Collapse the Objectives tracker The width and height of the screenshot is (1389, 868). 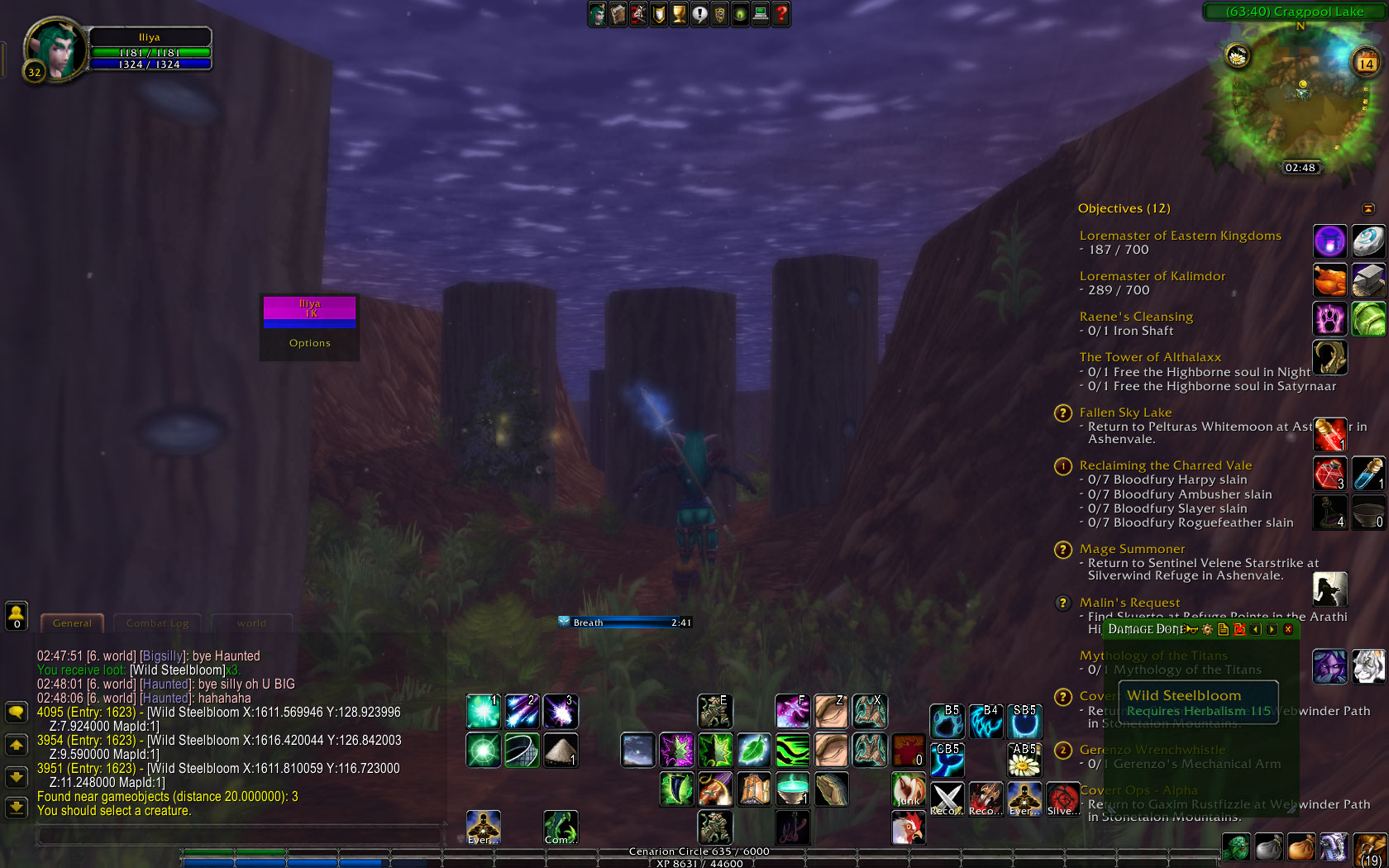[x=1369, y=208]
